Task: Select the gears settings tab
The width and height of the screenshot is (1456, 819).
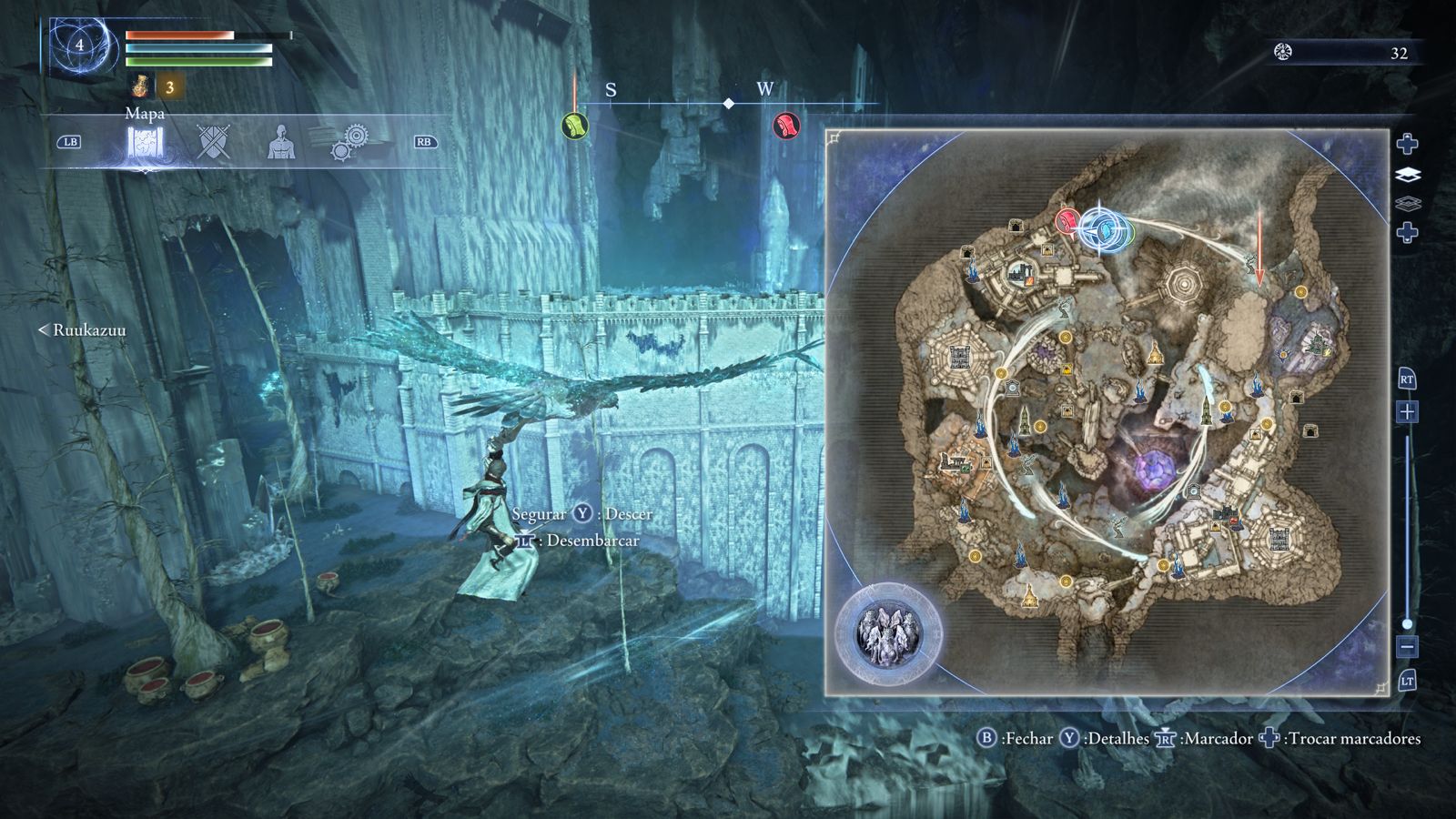Action: pos(349,142)
